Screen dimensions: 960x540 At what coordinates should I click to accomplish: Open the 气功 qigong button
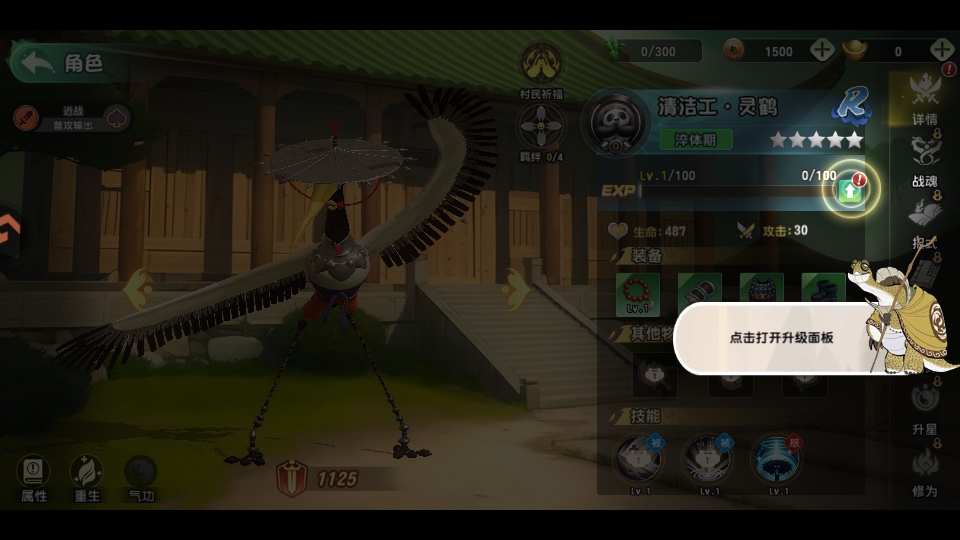[140, 477]
